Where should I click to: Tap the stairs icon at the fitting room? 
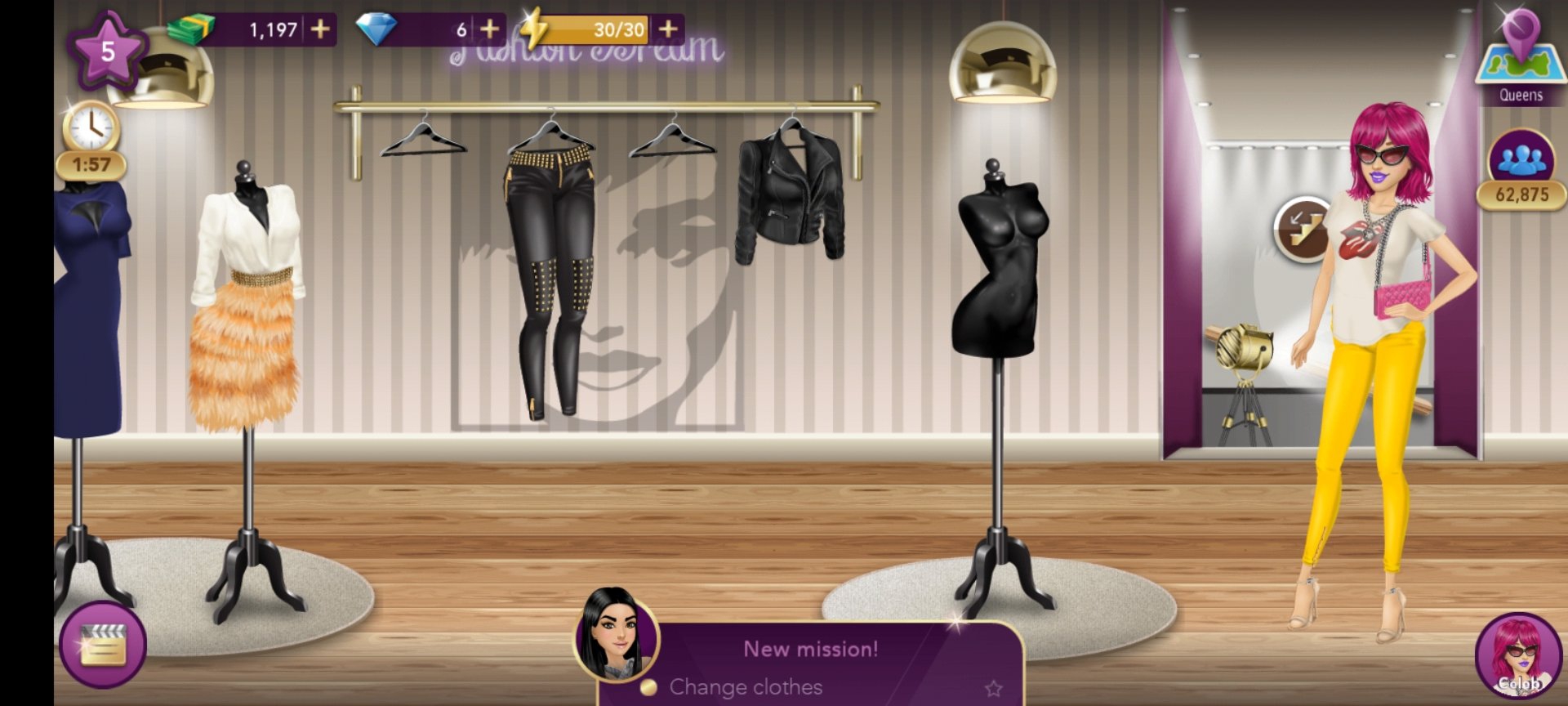pos(1303,230)
